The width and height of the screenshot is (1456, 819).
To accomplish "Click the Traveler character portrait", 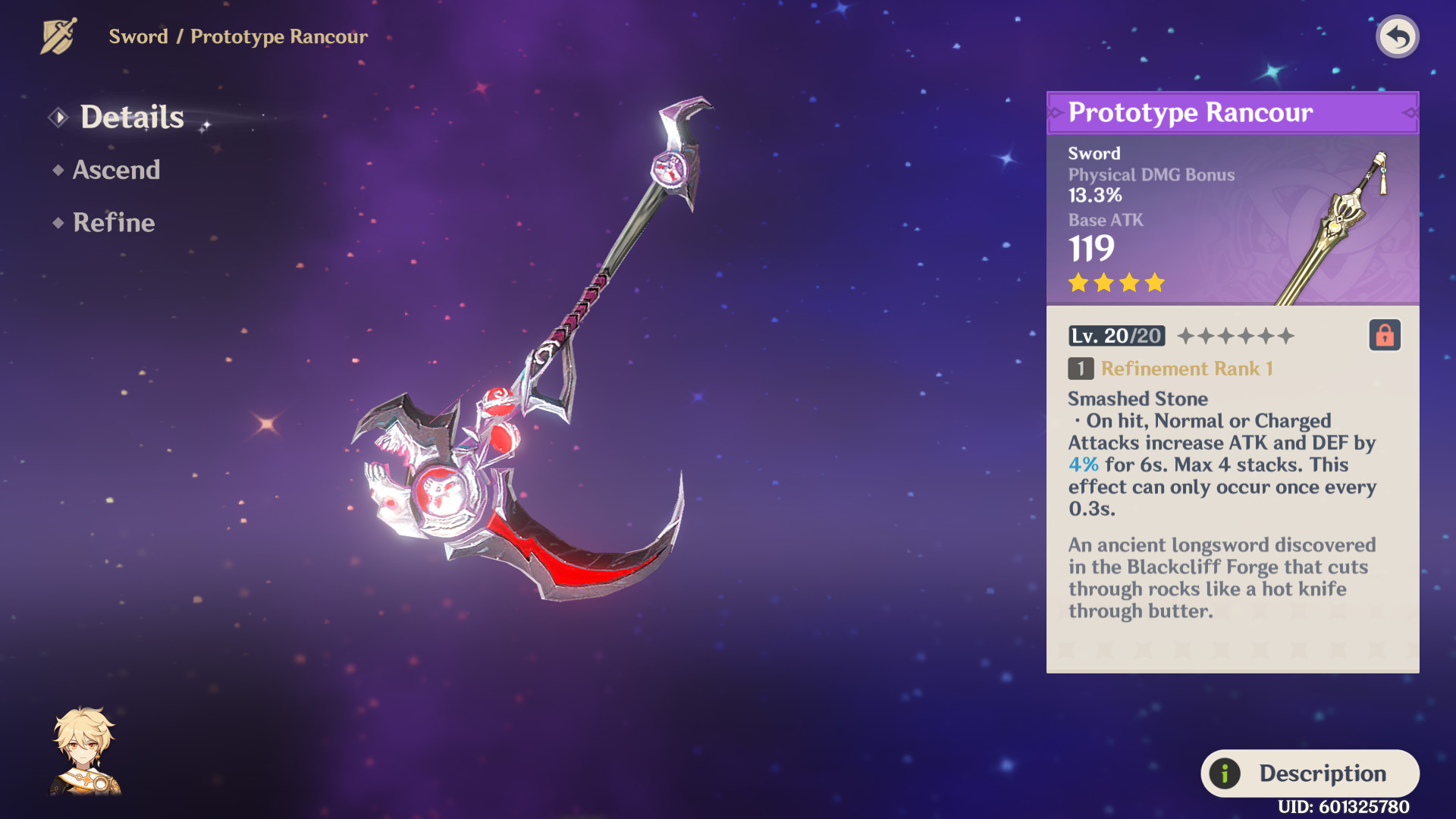I will pos(85,752).
